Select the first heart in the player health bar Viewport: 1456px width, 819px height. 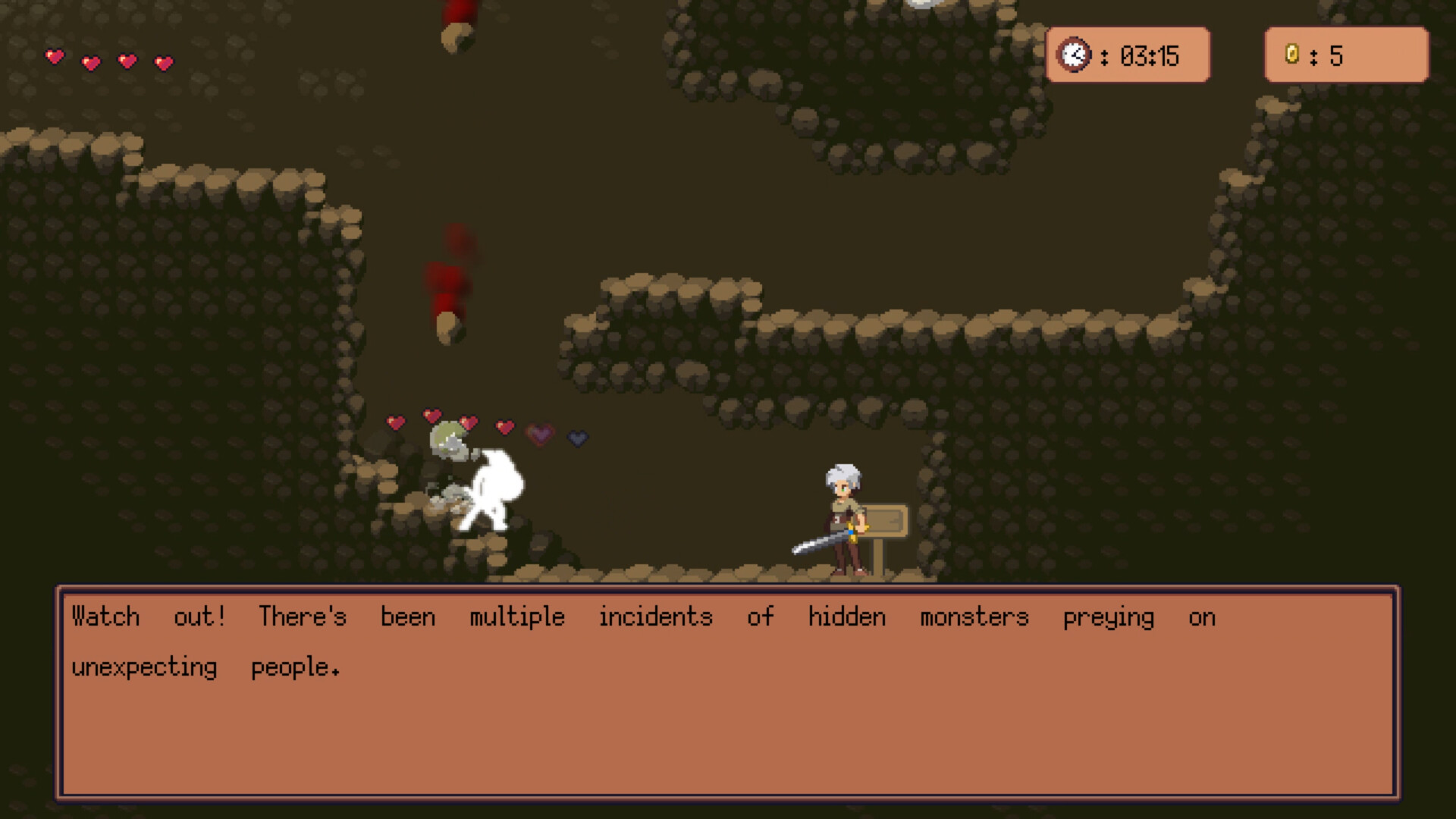point(54,56)
